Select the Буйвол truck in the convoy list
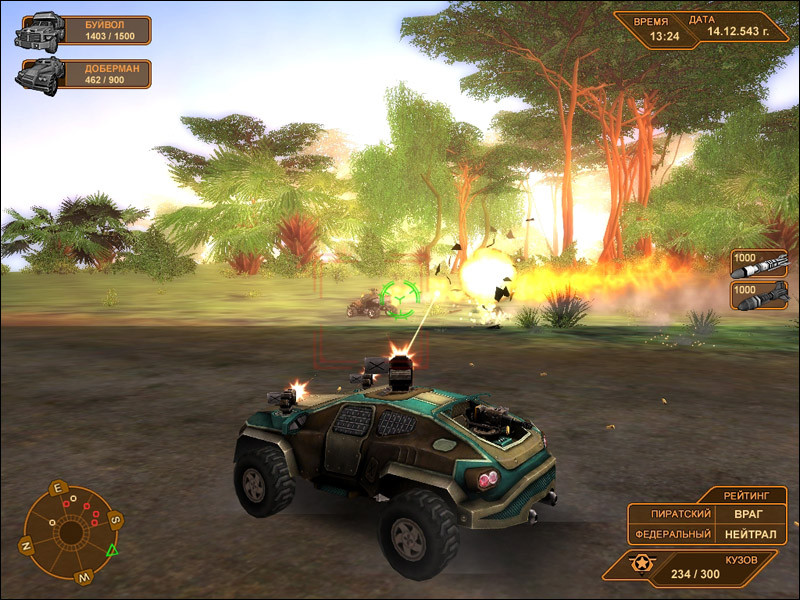The image size is (800, 600). click(x=83, y=30)
